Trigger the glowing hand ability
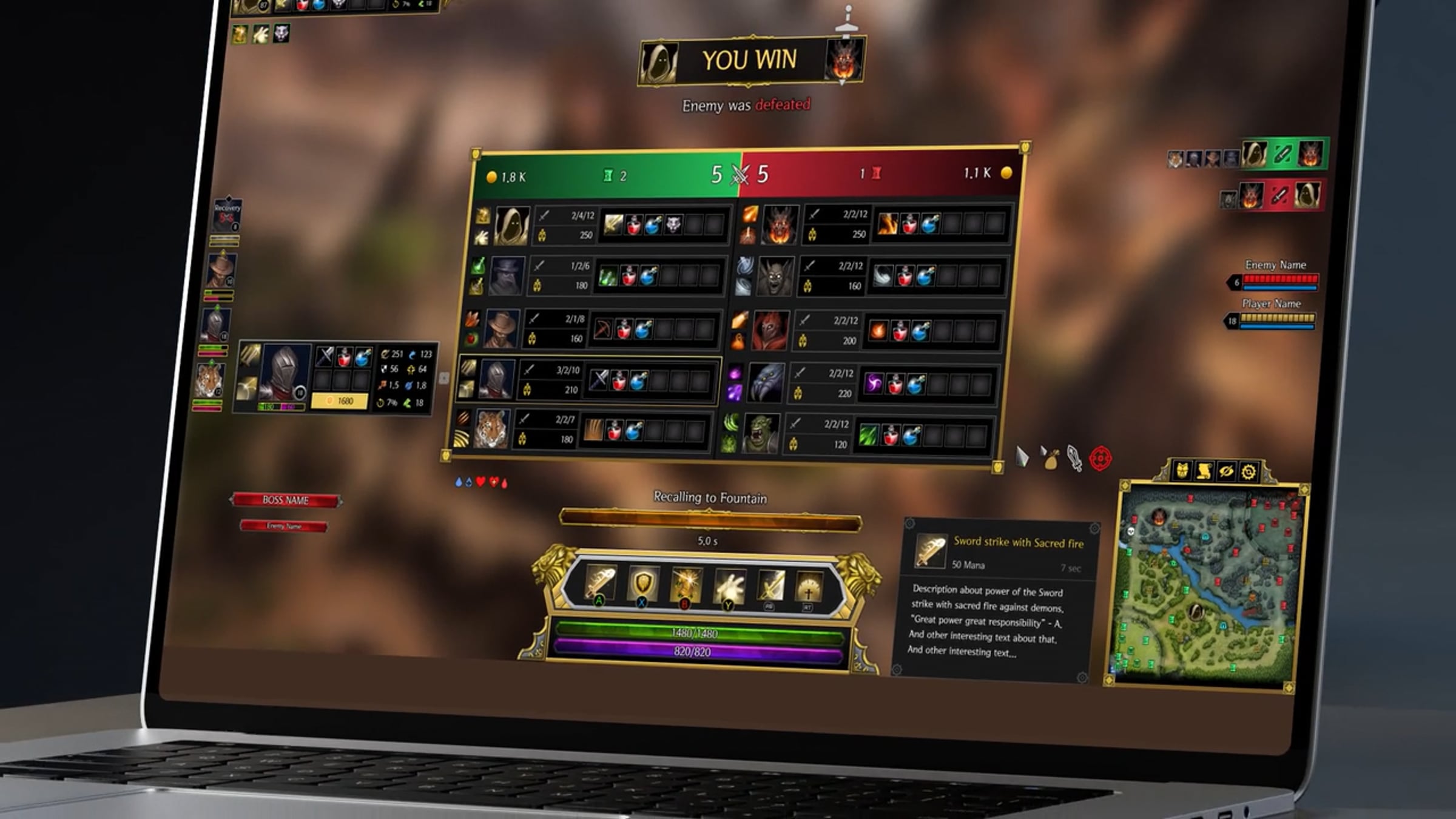1456x819 pixels. click(x=729, y=586)
